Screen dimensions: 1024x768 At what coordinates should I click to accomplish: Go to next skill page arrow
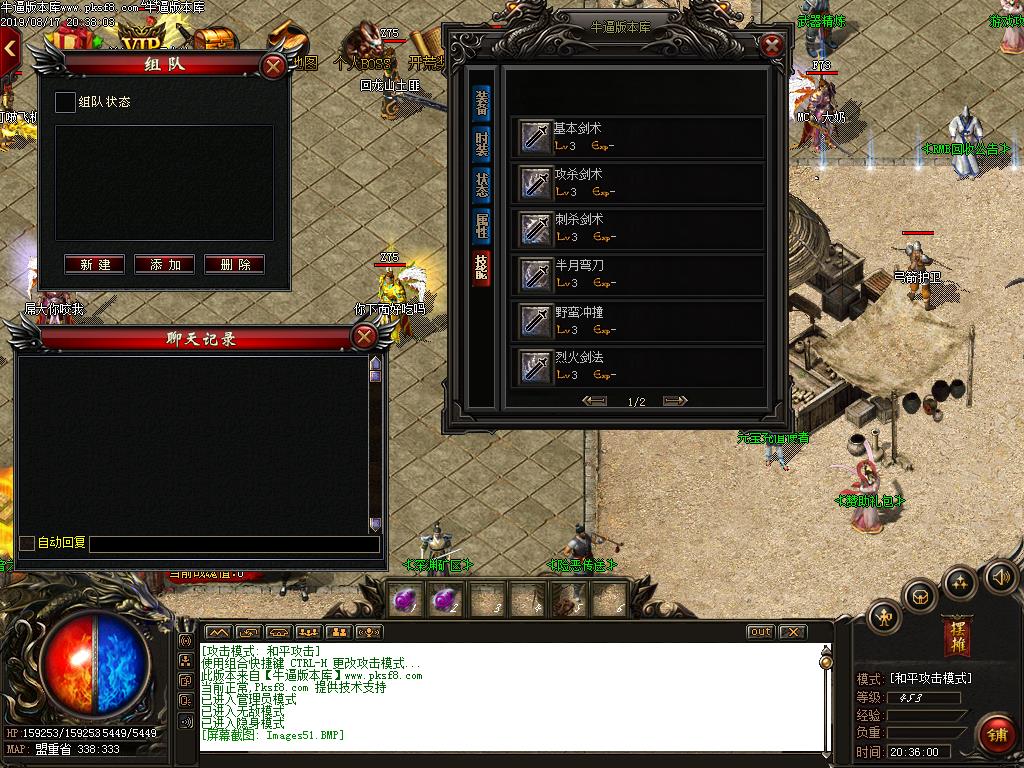coord(675,401)
